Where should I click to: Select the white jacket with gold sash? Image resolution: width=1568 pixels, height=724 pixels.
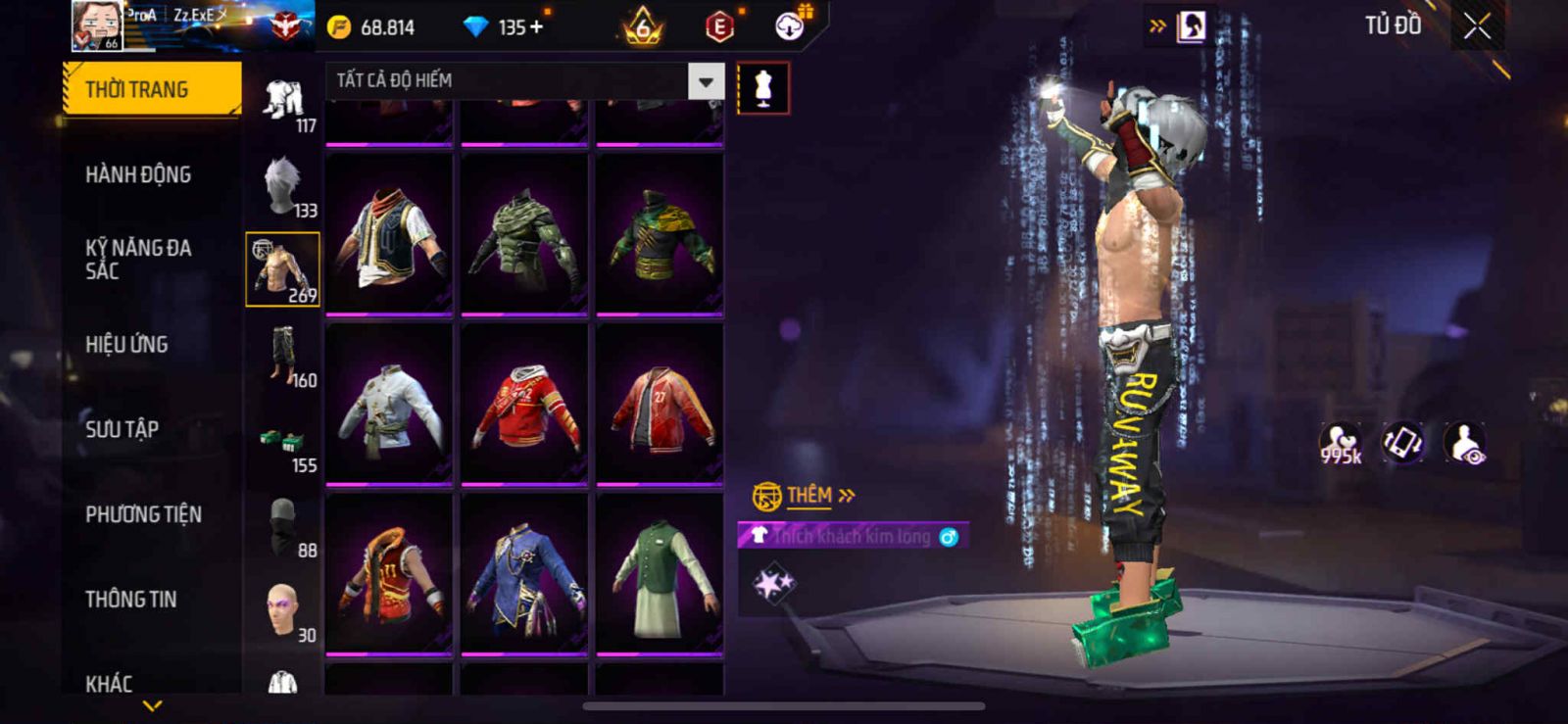(x=389, y=403)
